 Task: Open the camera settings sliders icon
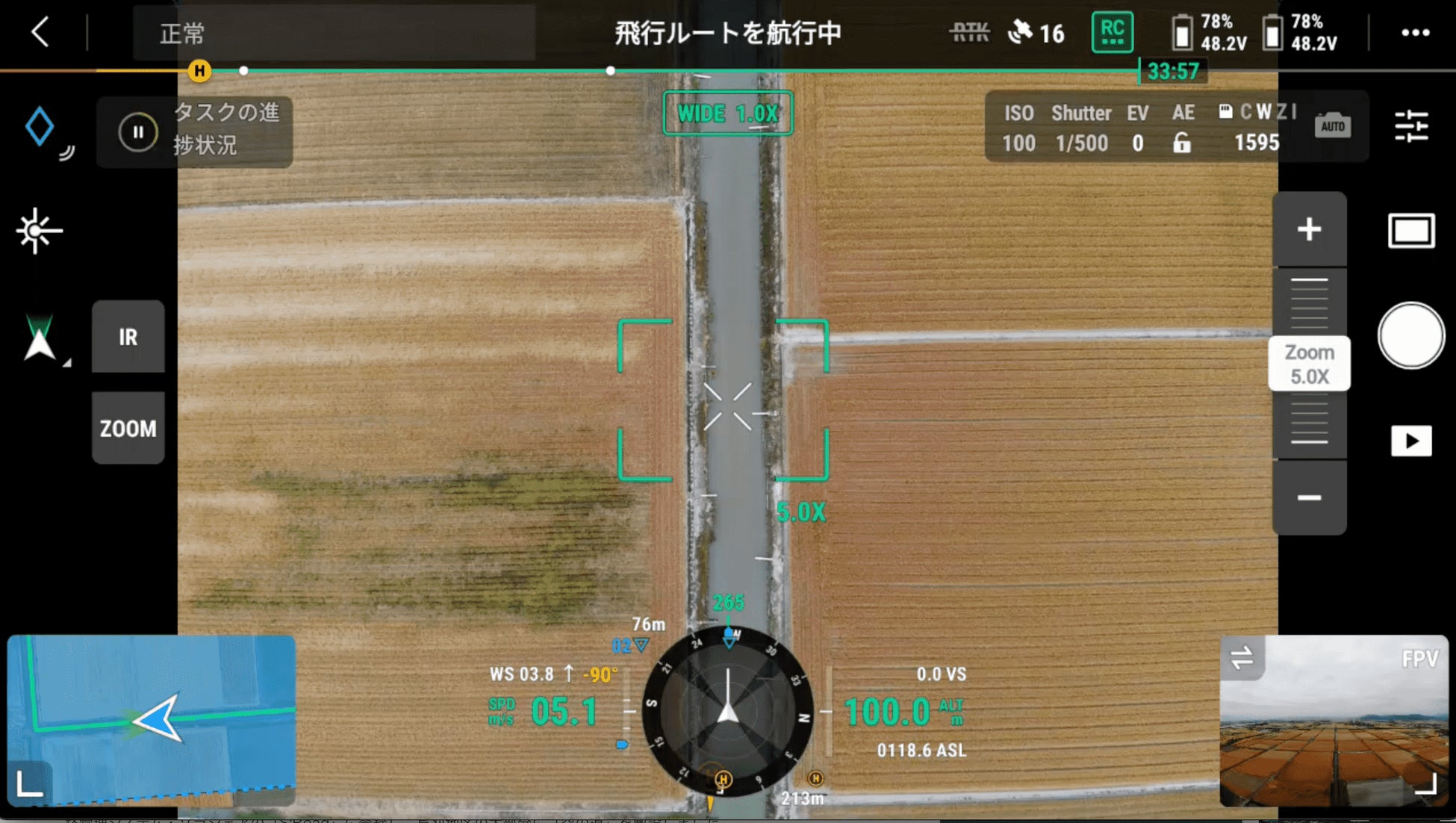point(1410,126)
